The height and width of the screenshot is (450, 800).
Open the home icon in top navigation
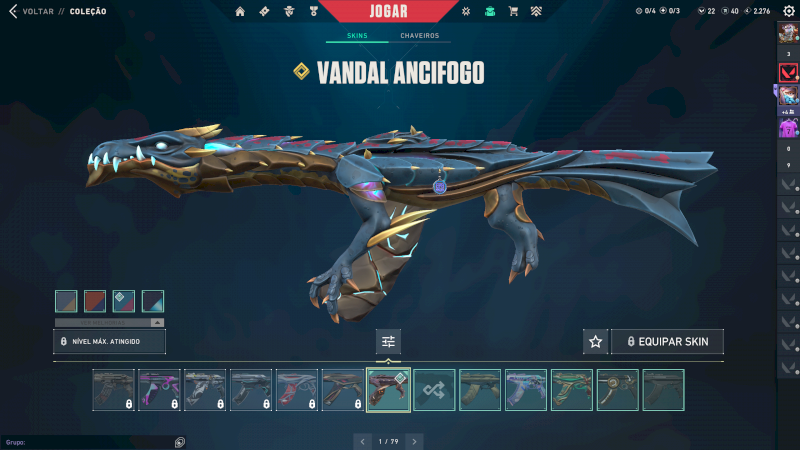point(240,11)
